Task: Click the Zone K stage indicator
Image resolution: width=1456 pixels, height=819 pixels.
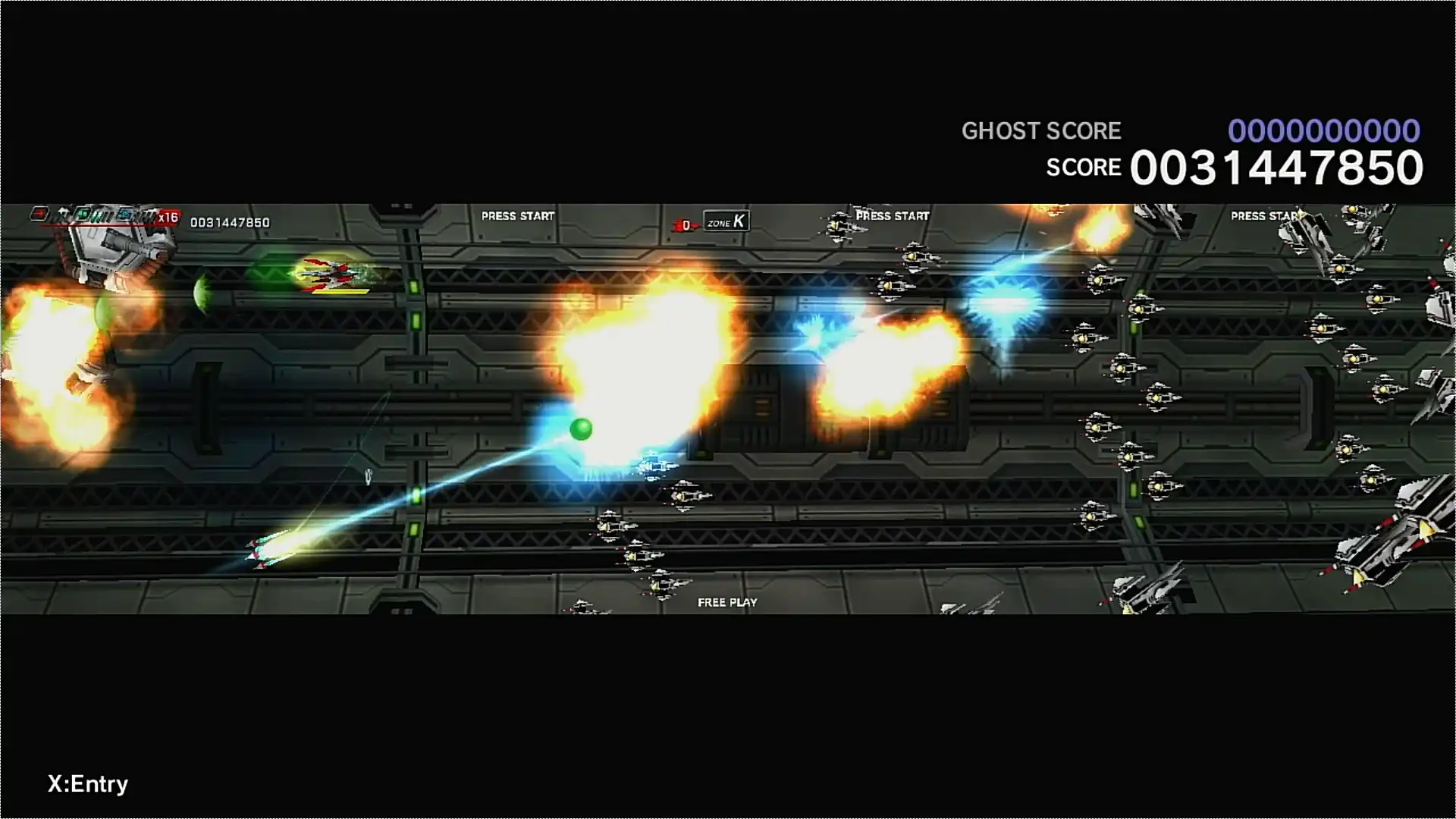Action: click(x=726, y=221)
